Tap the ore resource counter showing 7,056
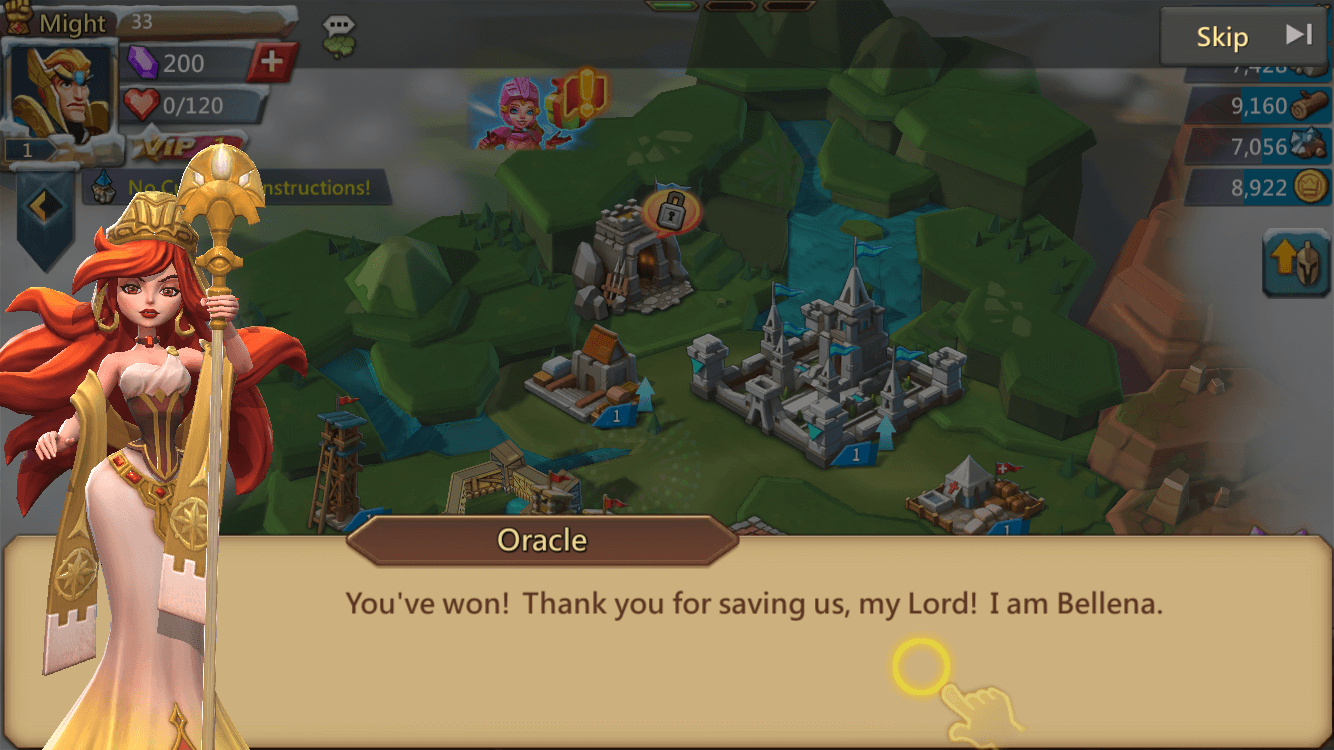1334x750 pixels. [1258, 146]
